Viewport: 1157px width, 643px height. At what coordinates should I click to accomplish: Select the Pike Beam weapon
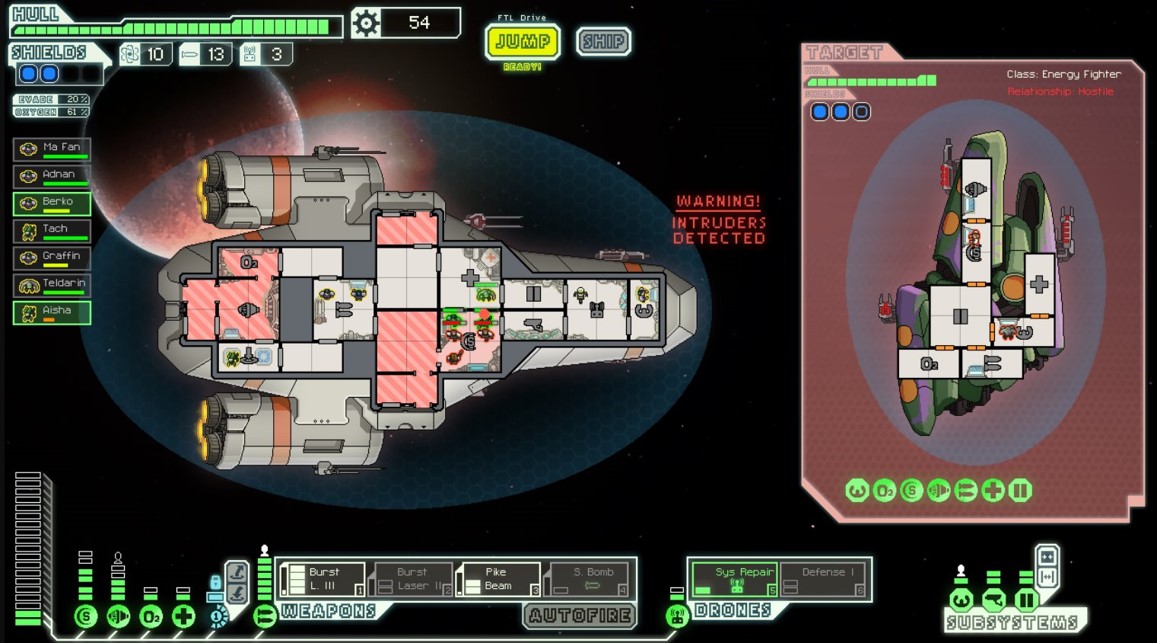tap(500, 579)
